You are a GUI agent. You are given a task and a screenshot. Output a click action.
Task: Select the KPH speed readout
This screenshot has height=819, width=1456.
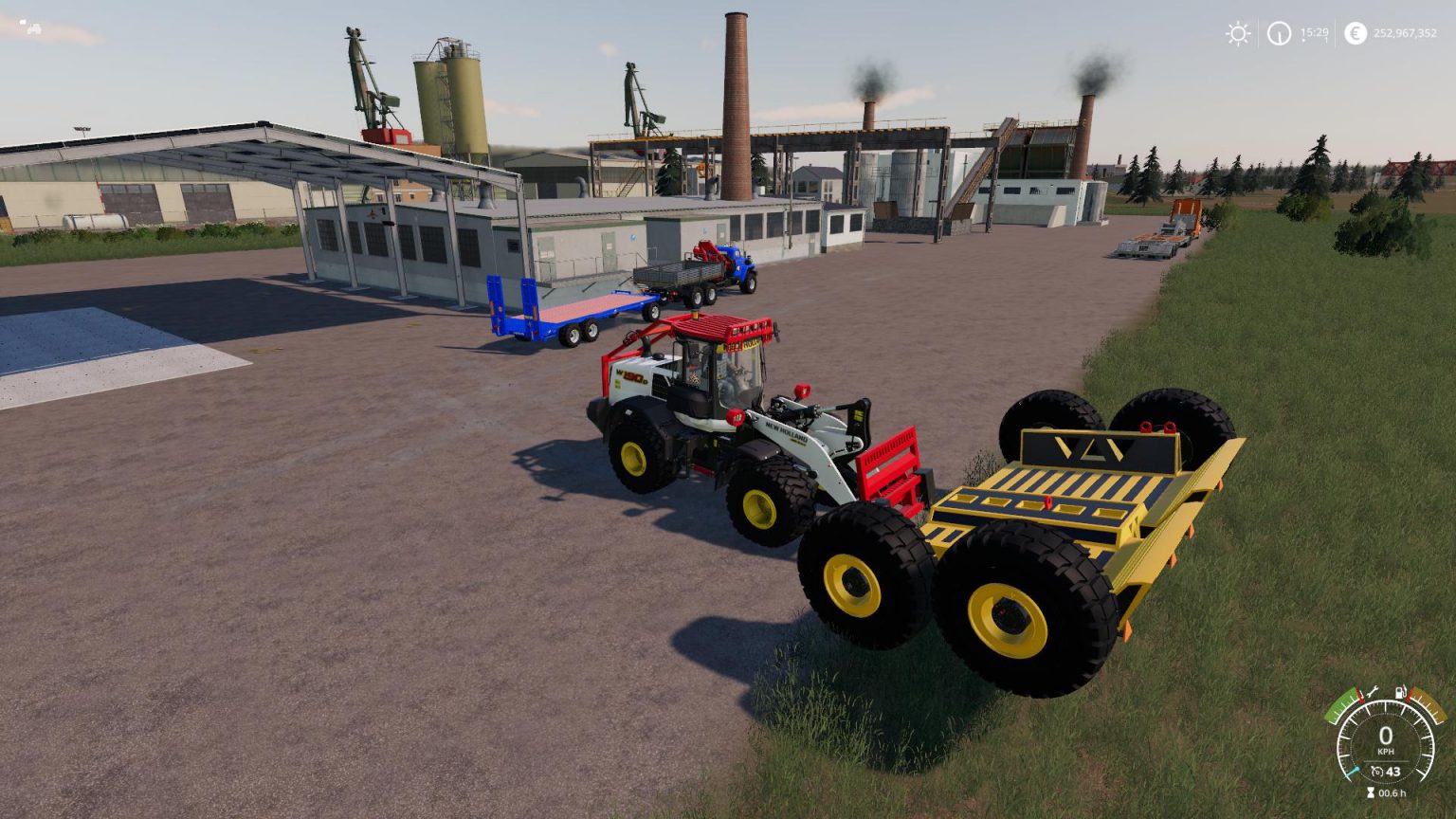pyautogui.click(x=1386, y=751)
